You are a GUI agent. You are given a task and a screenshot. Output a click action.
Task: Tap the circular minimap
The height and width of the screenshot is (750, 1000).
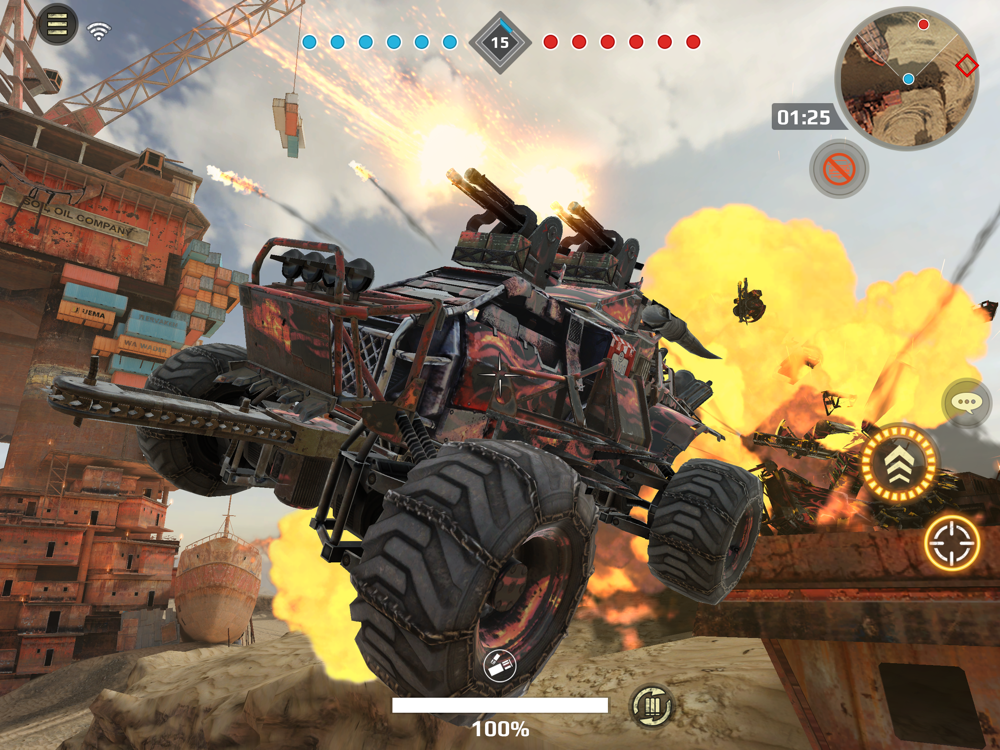(x=907, y=77)
